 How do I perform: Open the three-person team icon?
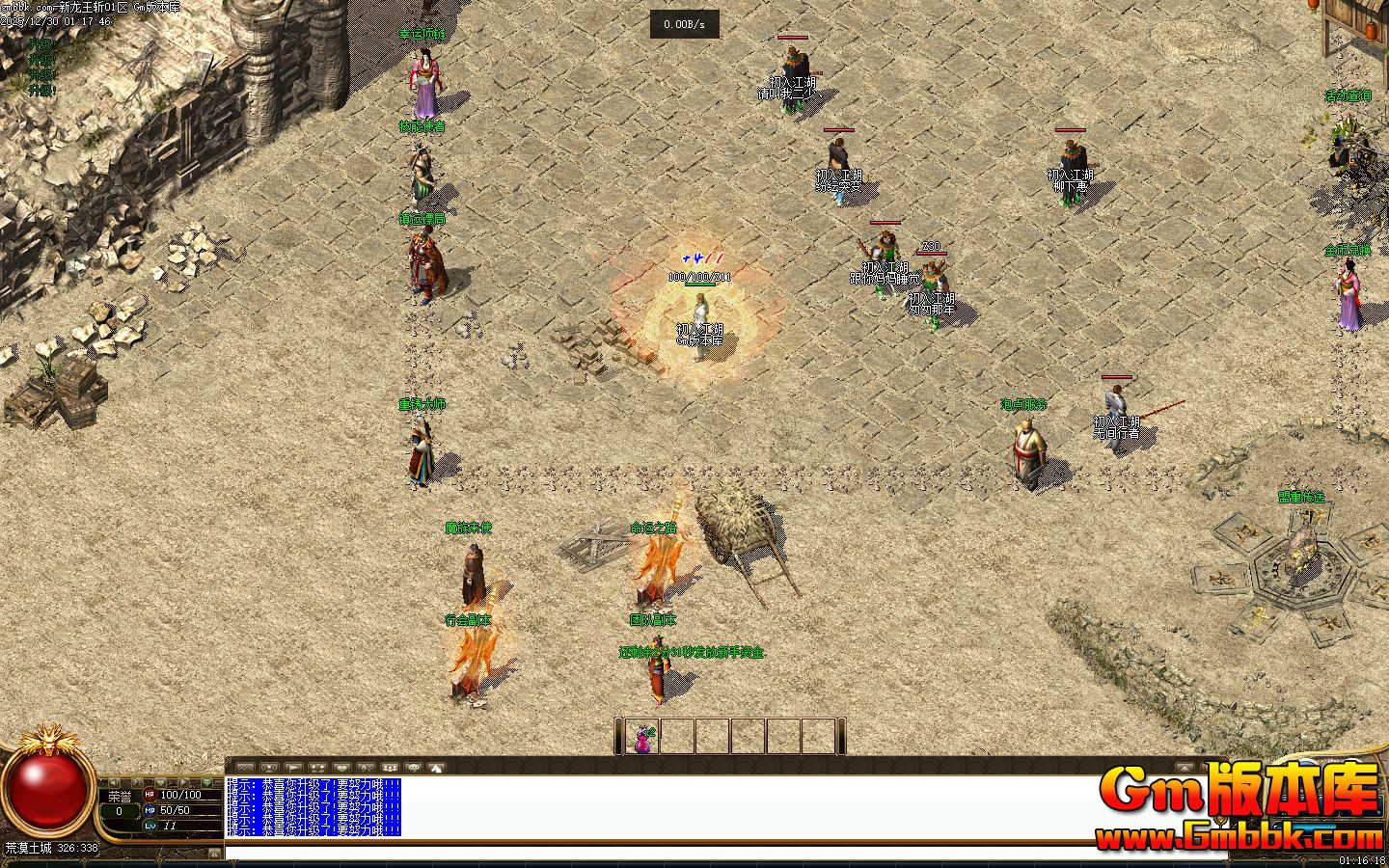[390, 768]
